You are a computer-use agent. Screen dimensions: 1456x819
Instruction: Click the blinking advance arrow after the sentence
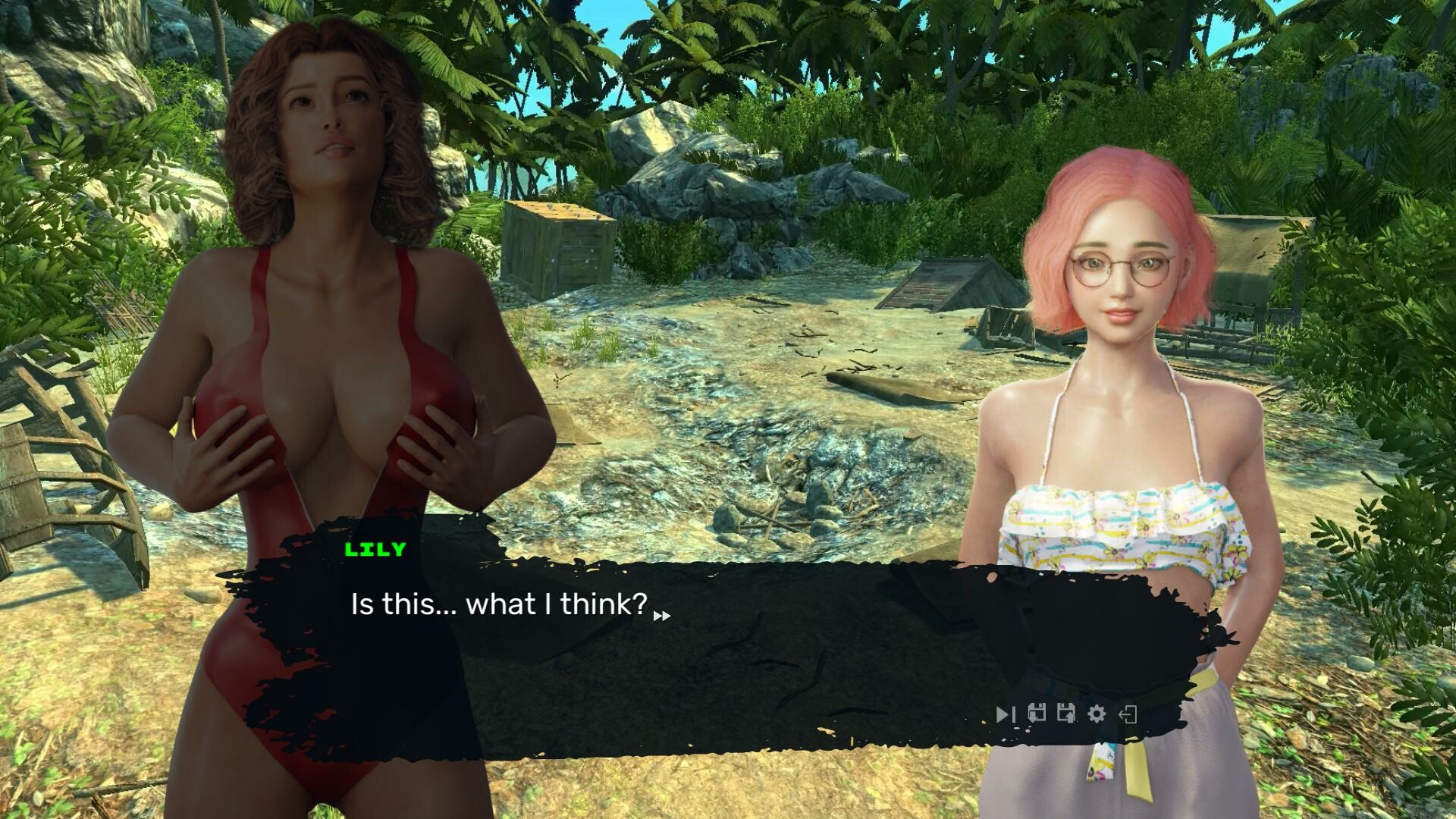point(664,616)
